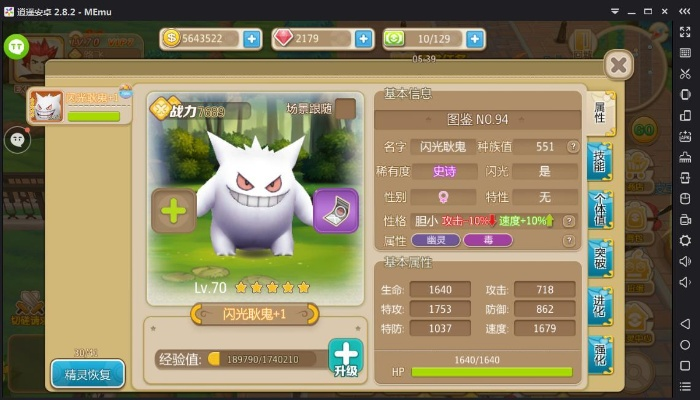
Task: Close the spirit details panel
Action: [620, 66]
